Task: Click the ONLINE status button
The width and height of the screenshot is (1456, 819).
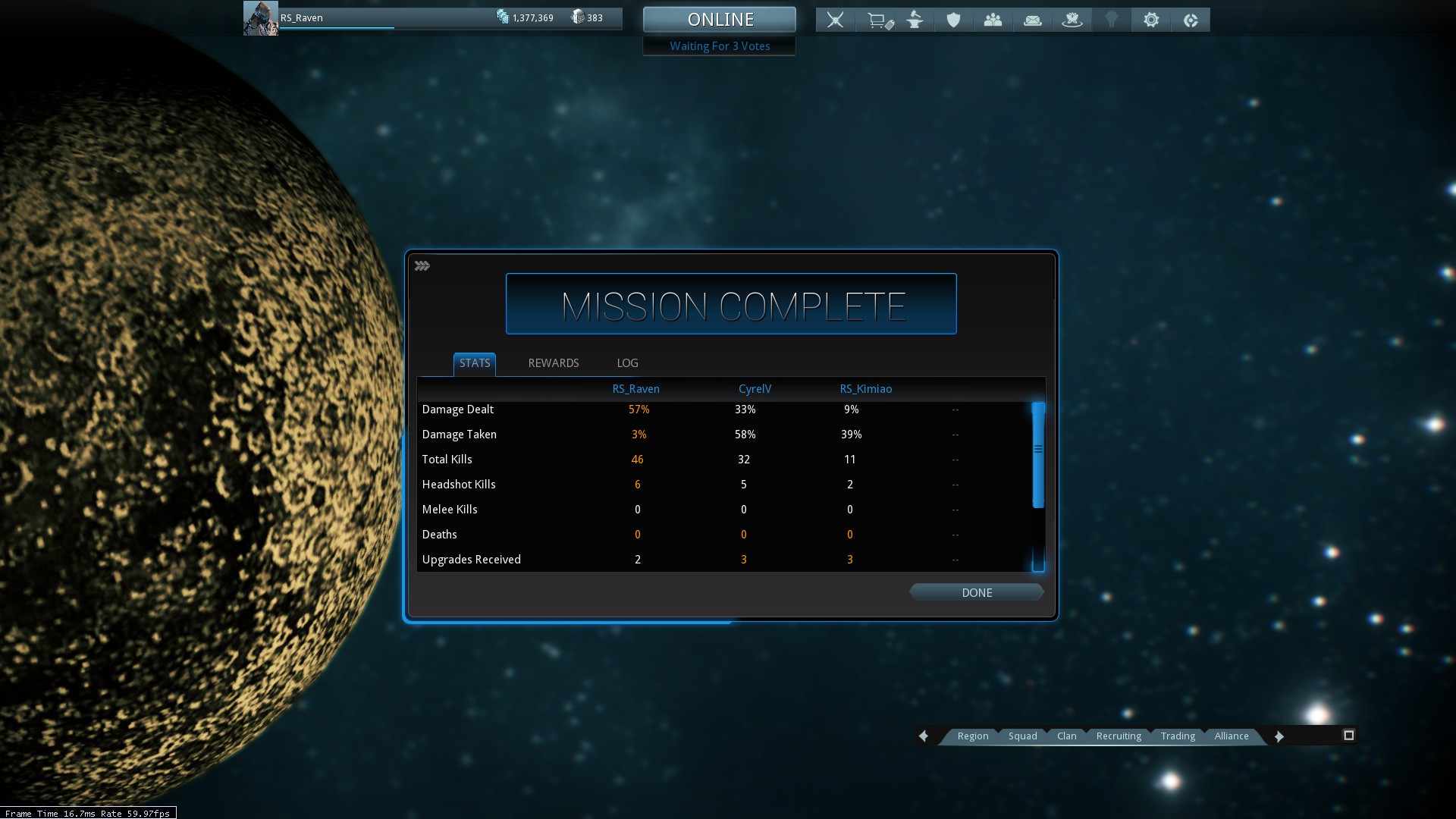Action: point(720,20)
